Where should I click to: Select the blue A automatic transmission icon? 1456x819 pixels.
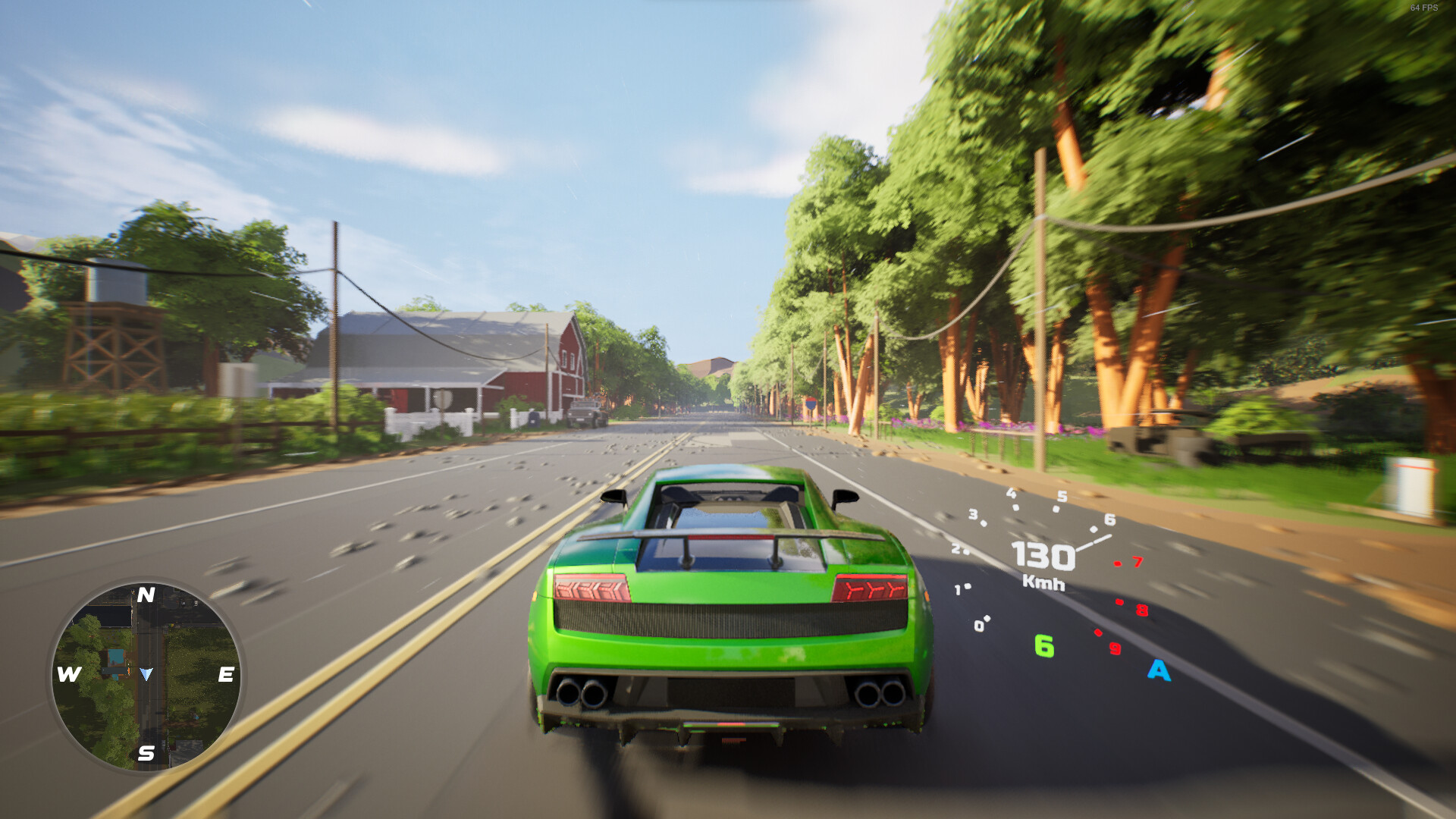1158,670
